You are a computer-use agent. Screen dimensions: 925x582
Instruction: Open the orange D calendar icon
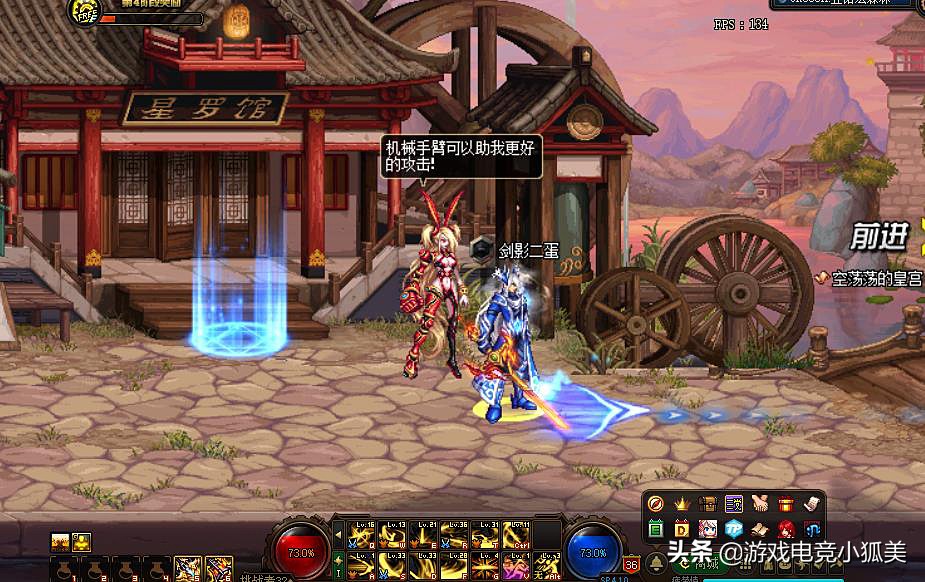click(682, 529)
